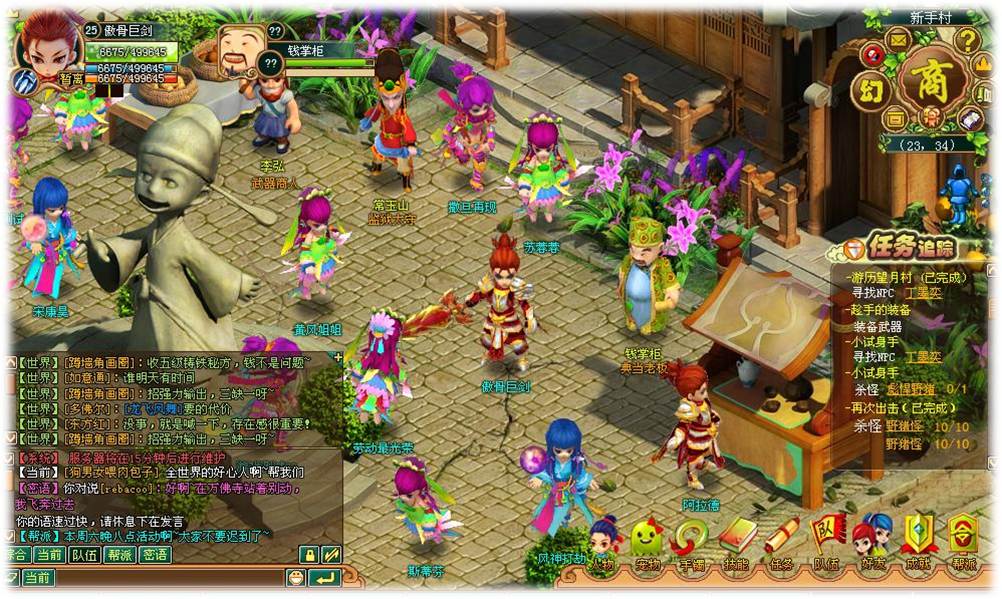This screenshot has height=599, width=1002.
Task: Open the 宠物 pet menu
Action: point(647,543)
